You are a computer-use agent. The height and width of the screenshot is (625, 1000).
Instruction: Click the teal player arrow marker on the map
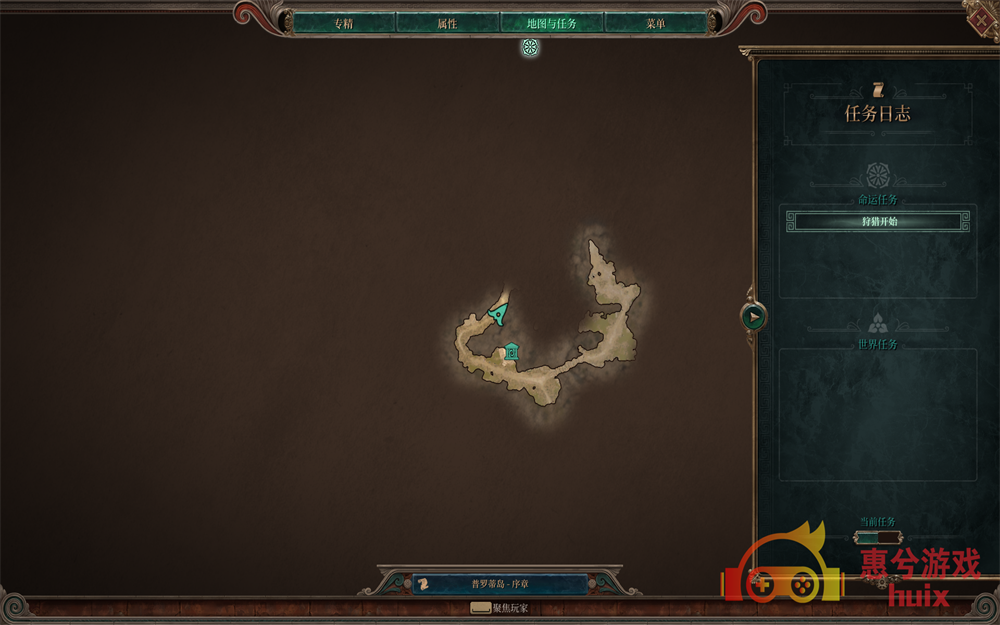tap(497, 314)
